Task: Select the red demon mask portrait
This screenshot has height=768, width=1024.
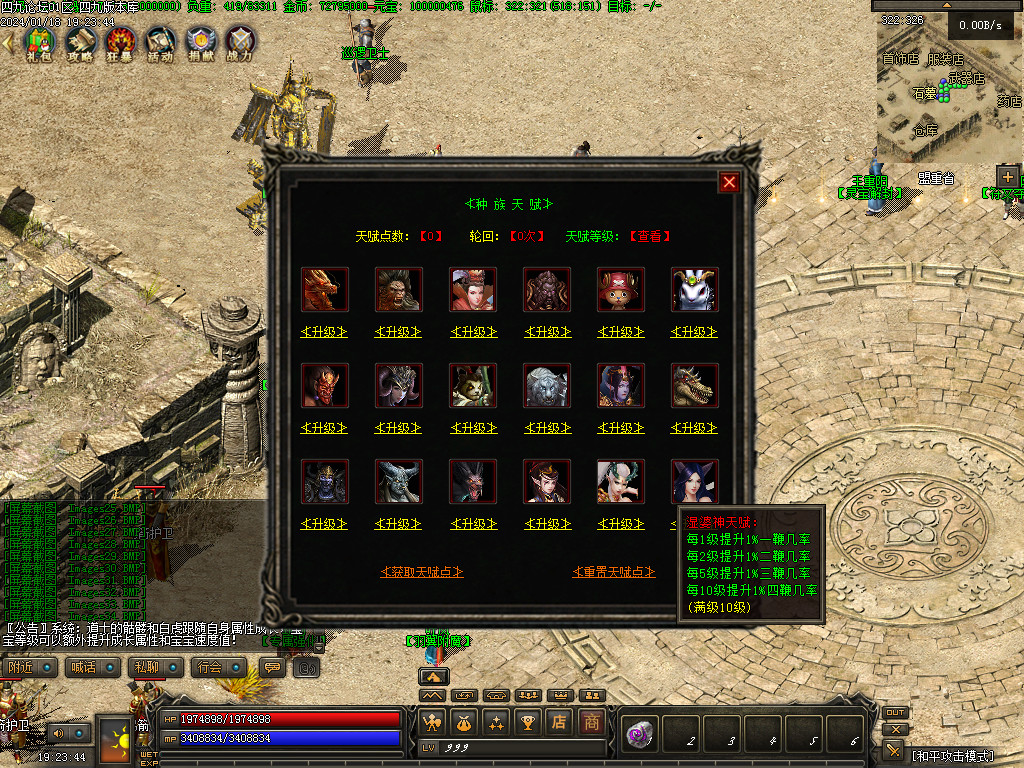Action: (x=325, y=386)
